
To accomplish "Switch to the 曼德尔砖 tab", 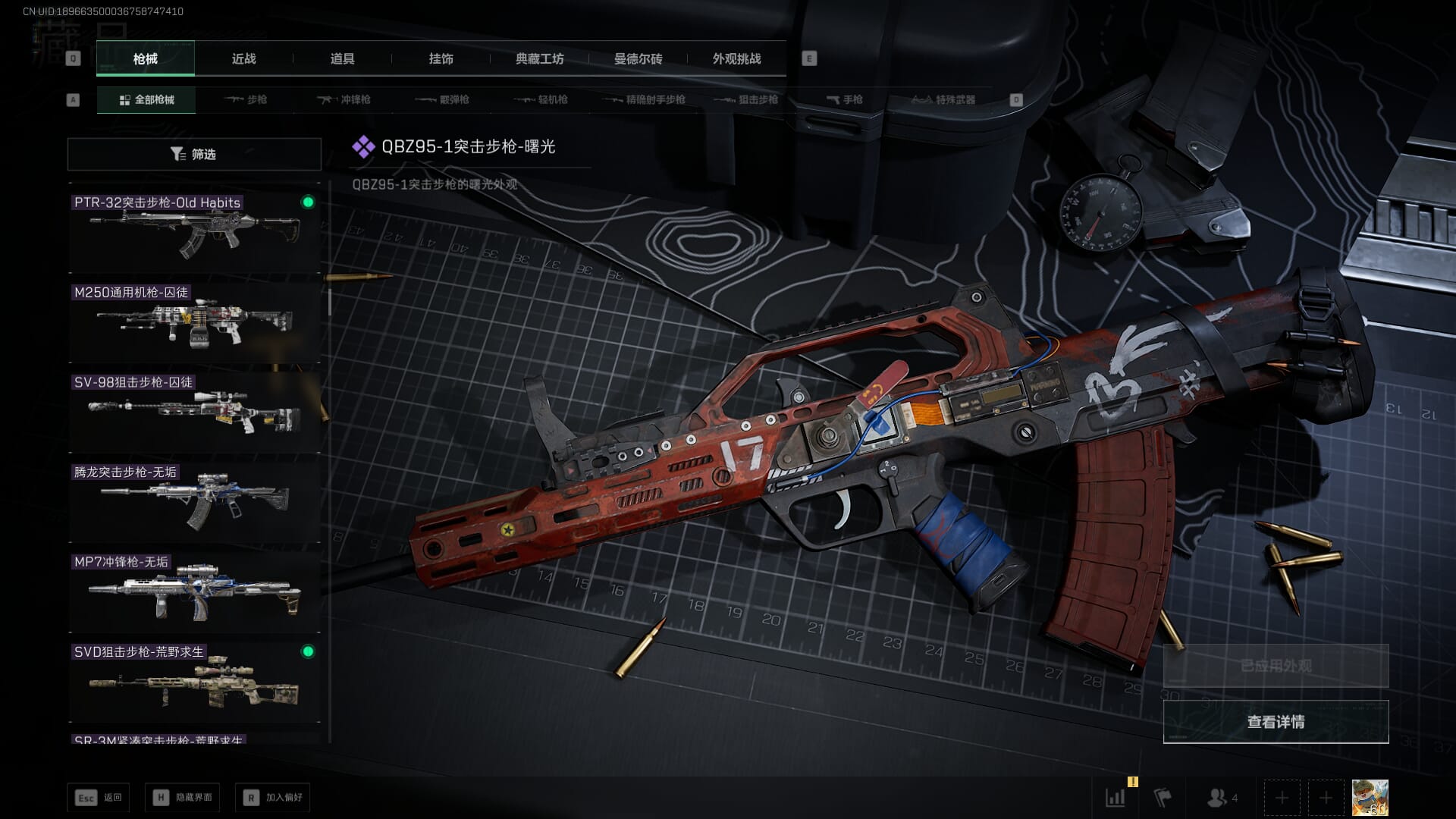I will pos(638,59).
